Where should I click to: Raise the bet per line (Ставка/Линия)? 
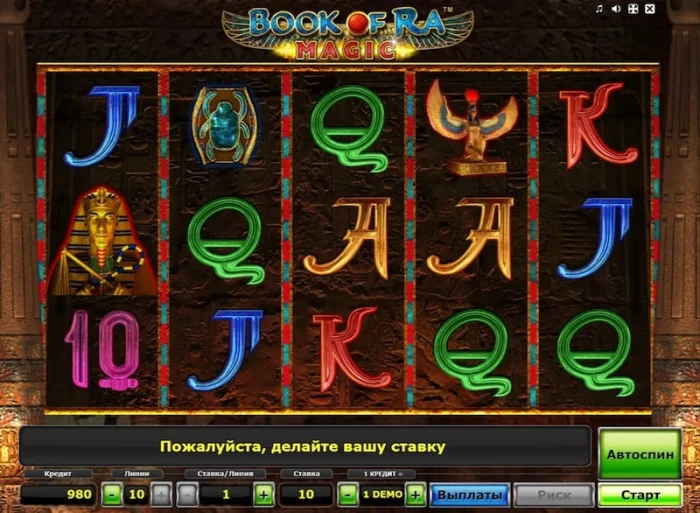tap(263, 494)
